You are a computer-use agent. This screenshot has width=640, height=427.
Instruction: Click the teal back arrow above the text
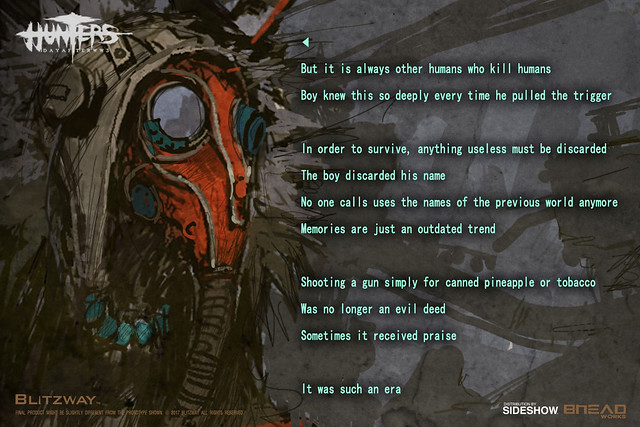[305, 42]
